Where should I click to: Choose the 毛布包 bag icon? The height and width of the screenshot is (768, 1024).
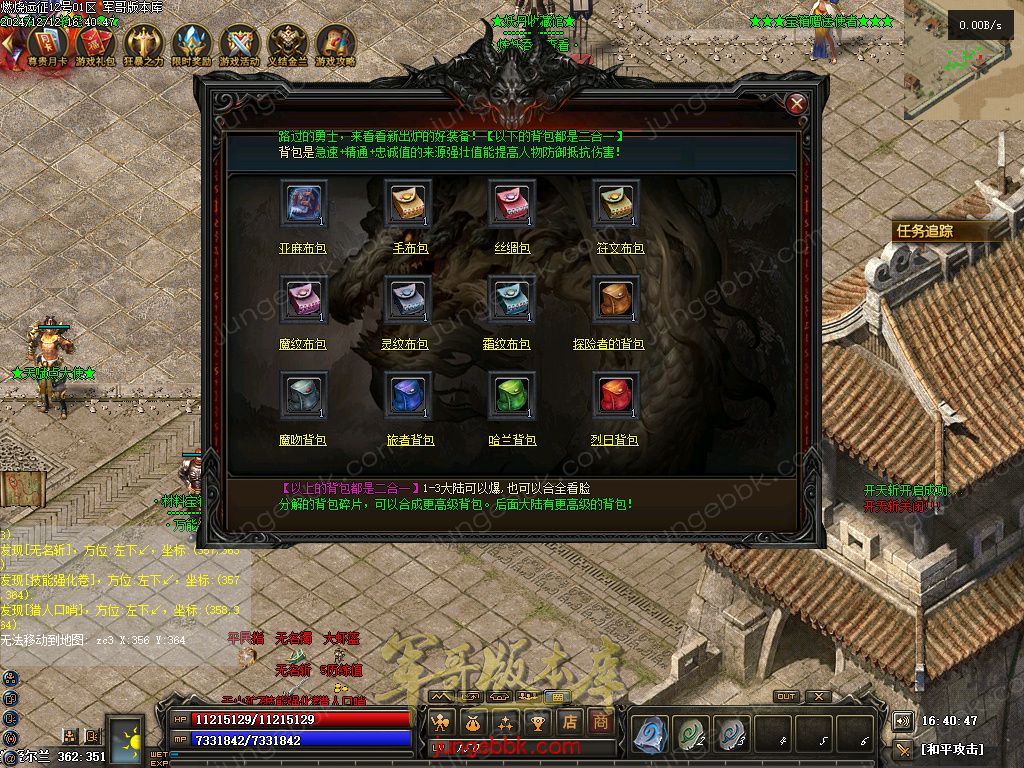coord(408,204)
